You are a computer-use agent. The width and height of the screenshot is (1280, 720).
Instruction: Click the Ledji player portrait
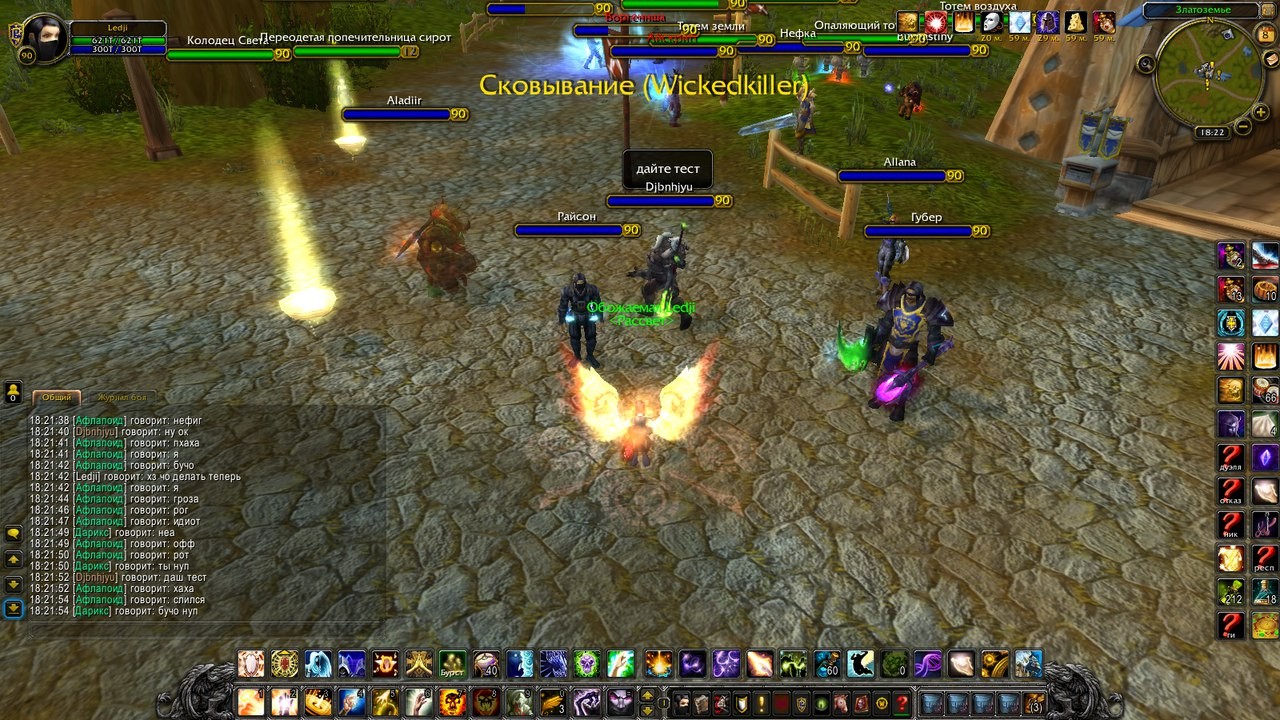tap(42, 37)
